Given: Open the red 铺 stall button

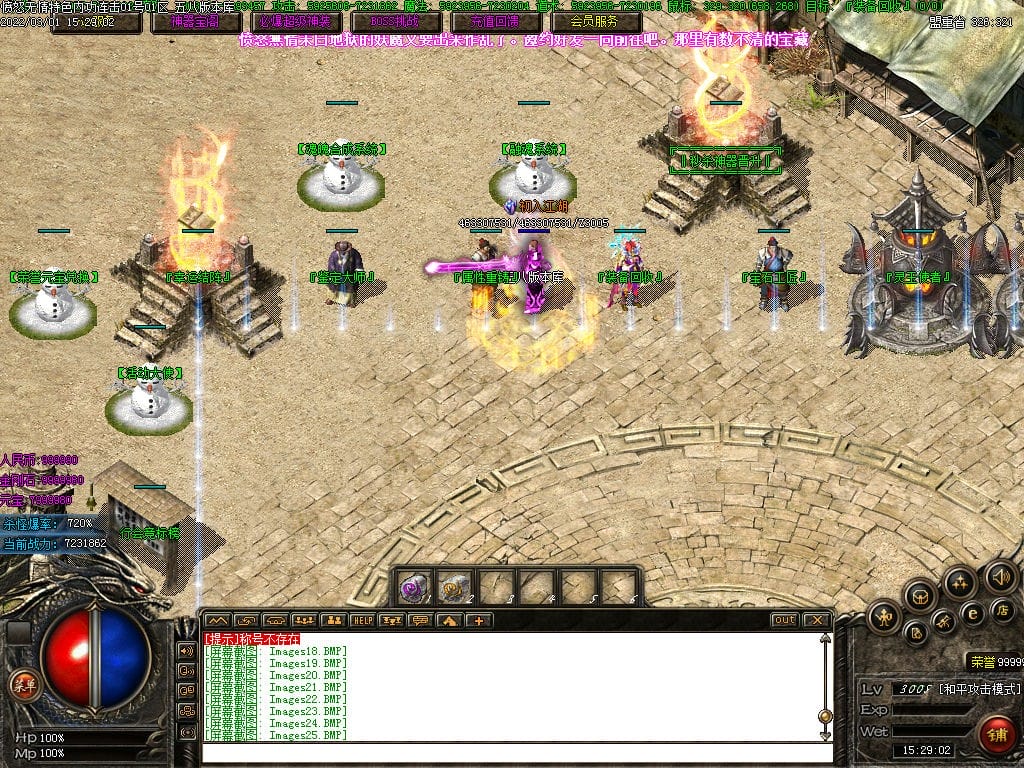Looking at the screenshot, I should [x=997, y=732].
